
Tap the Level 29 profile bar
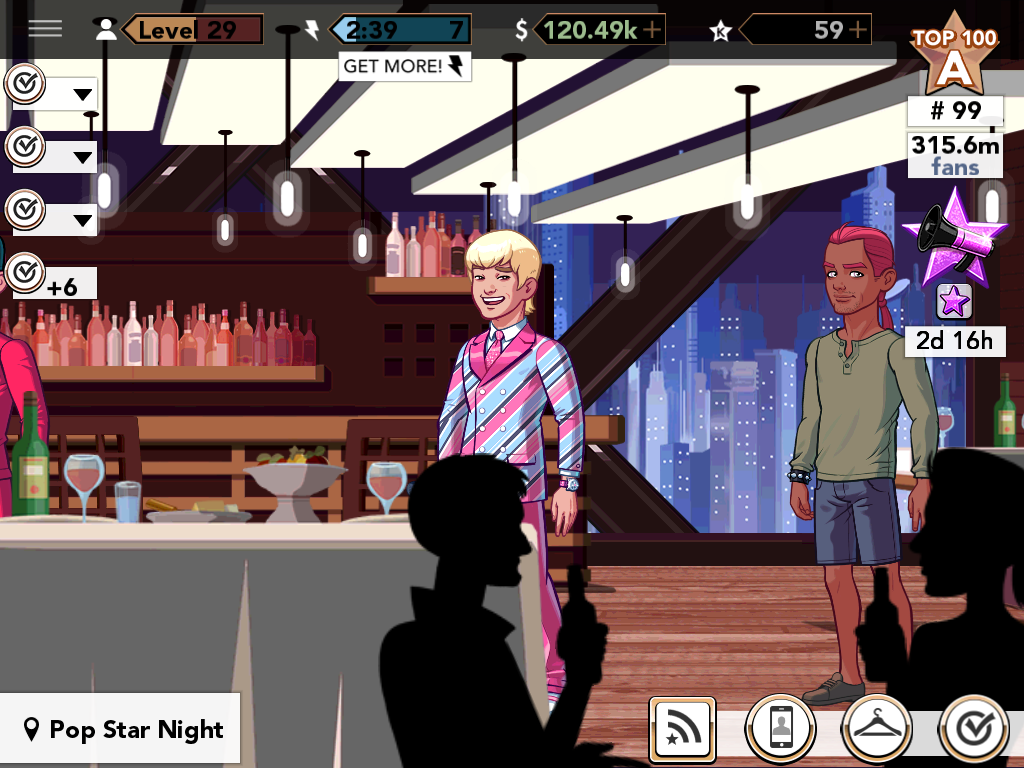[190, 30]
